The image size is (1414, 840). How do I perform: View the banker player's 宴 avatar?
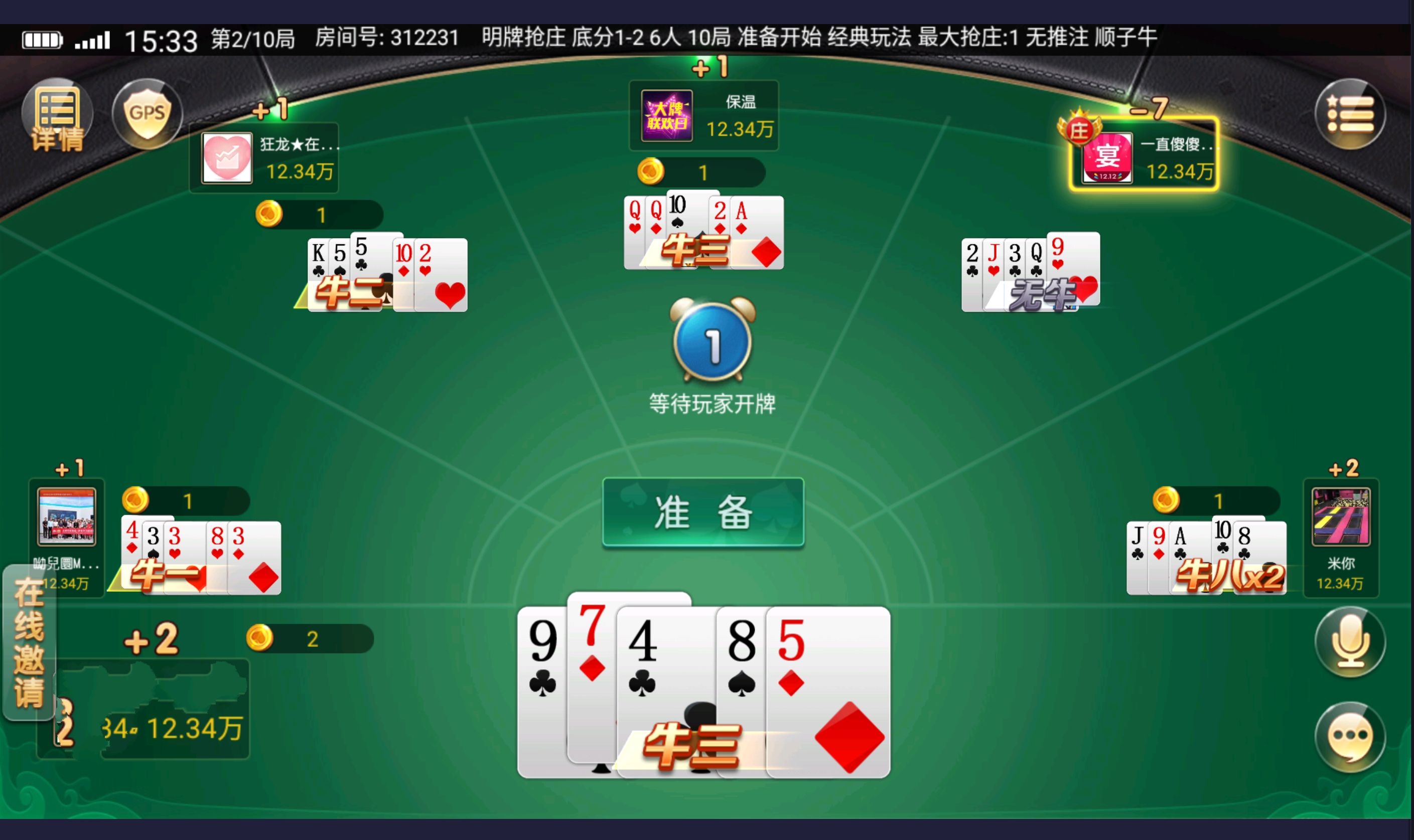[1107, 158]
